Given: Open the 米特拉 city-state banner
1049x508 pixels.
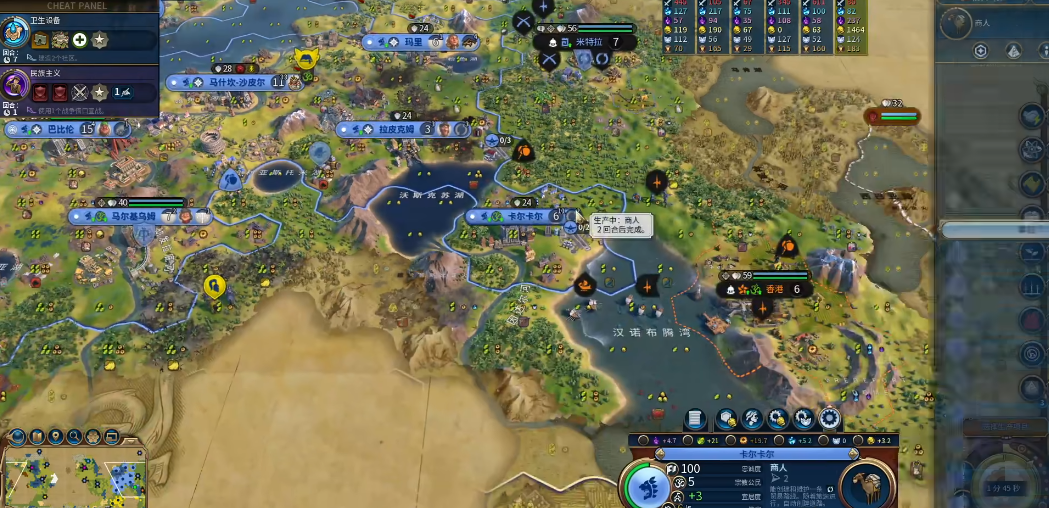Looking at the screenshot, I should pyautogui.click(x=589, y=42).
